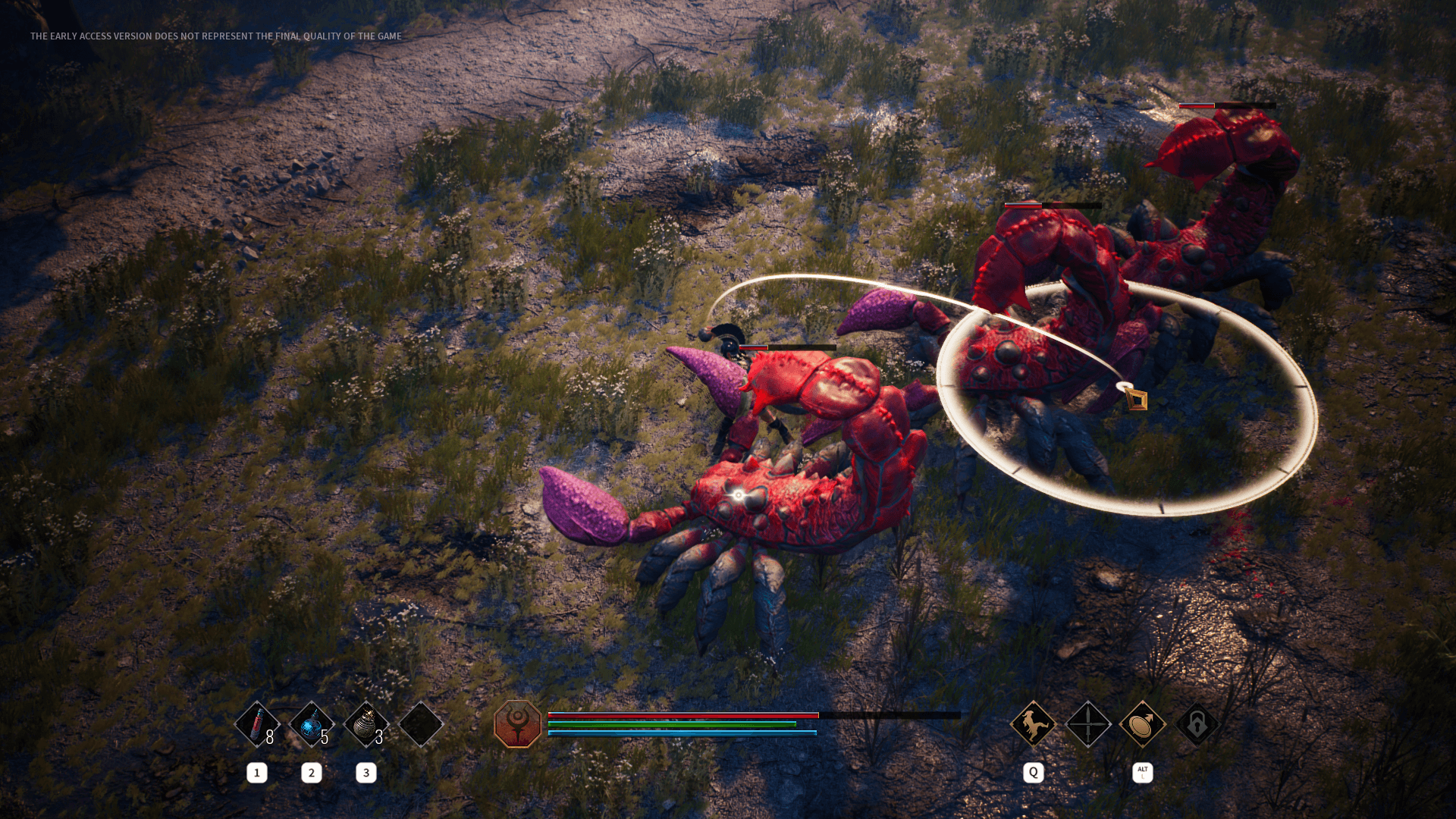Image resolution: width=1456 pixels, height=819 pixels.
Task: Click the locked padlock skill slot
Action: pos(1197,724)
